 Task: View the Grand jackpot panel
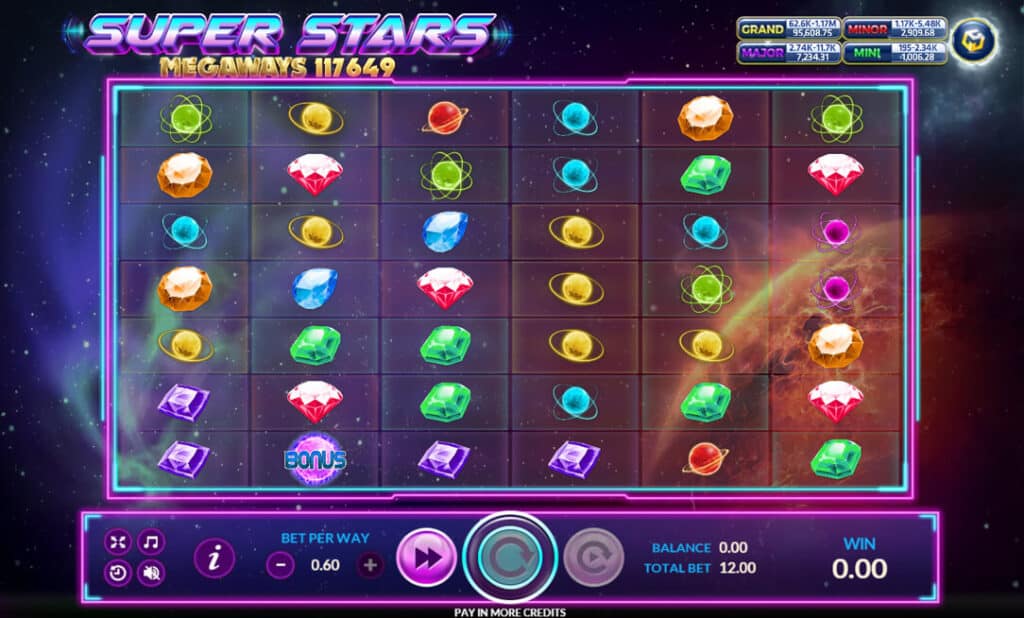click(x=789, y=30)
